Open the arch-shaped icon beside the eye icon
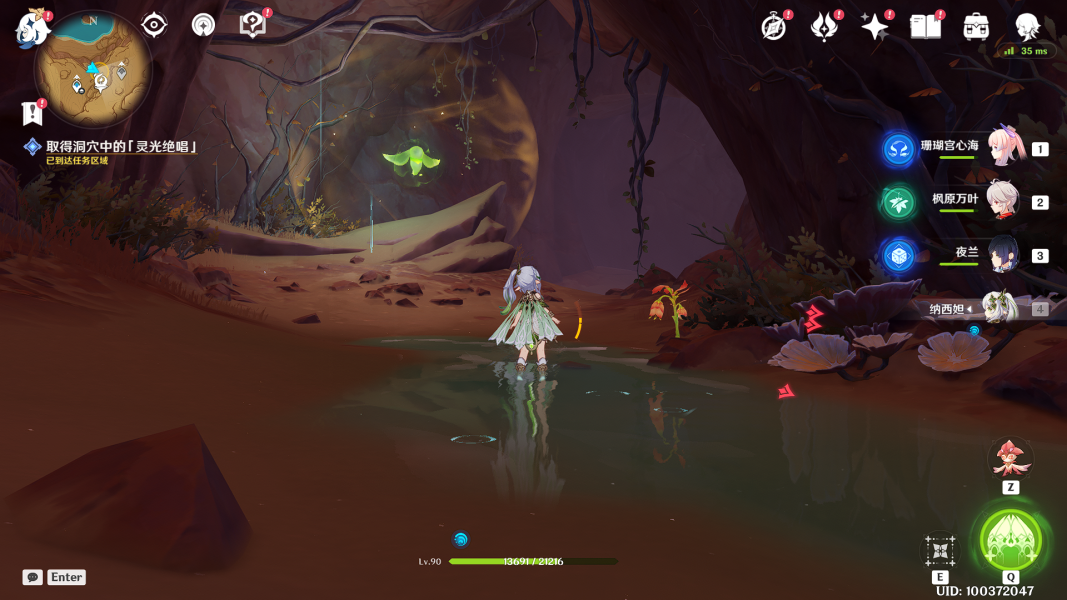This screenshot has height=600, width=1067. tap(203, 25)
